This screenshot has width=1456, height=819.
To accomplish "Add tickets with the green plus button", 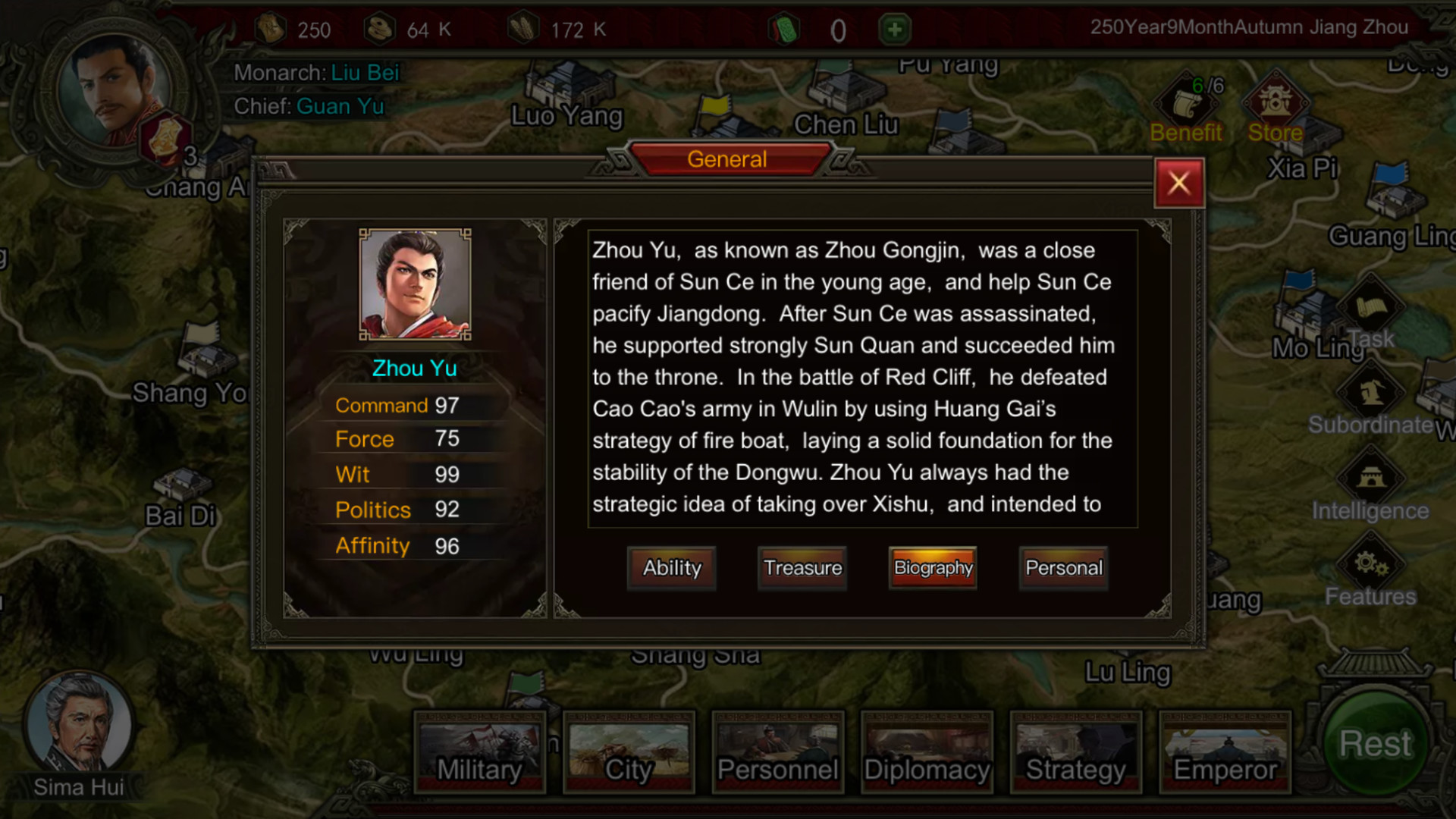I will [x=895, y=29].
